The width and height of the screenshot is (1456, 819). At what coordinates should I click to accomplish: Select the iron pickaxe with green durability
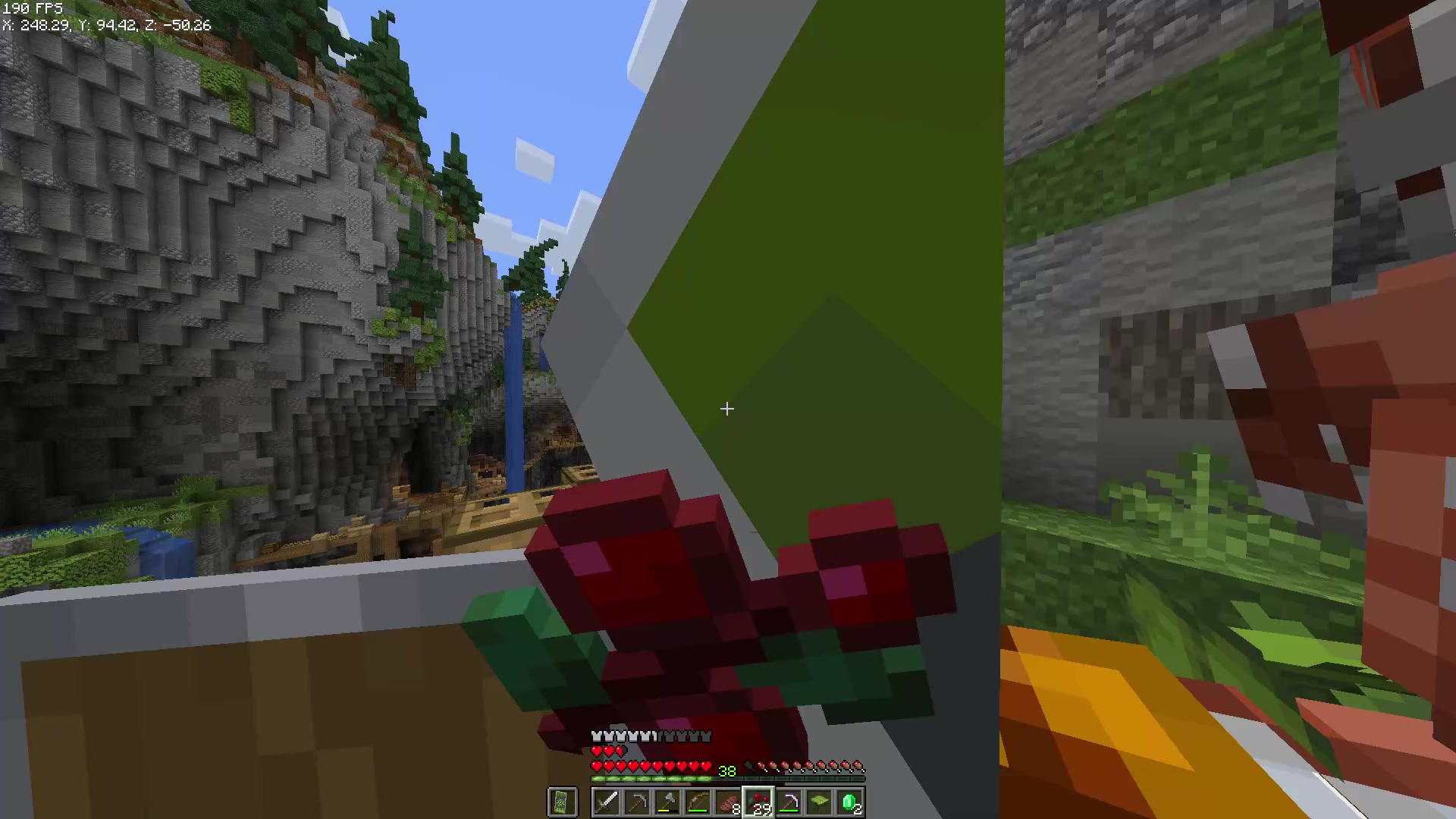click(790, 802)
